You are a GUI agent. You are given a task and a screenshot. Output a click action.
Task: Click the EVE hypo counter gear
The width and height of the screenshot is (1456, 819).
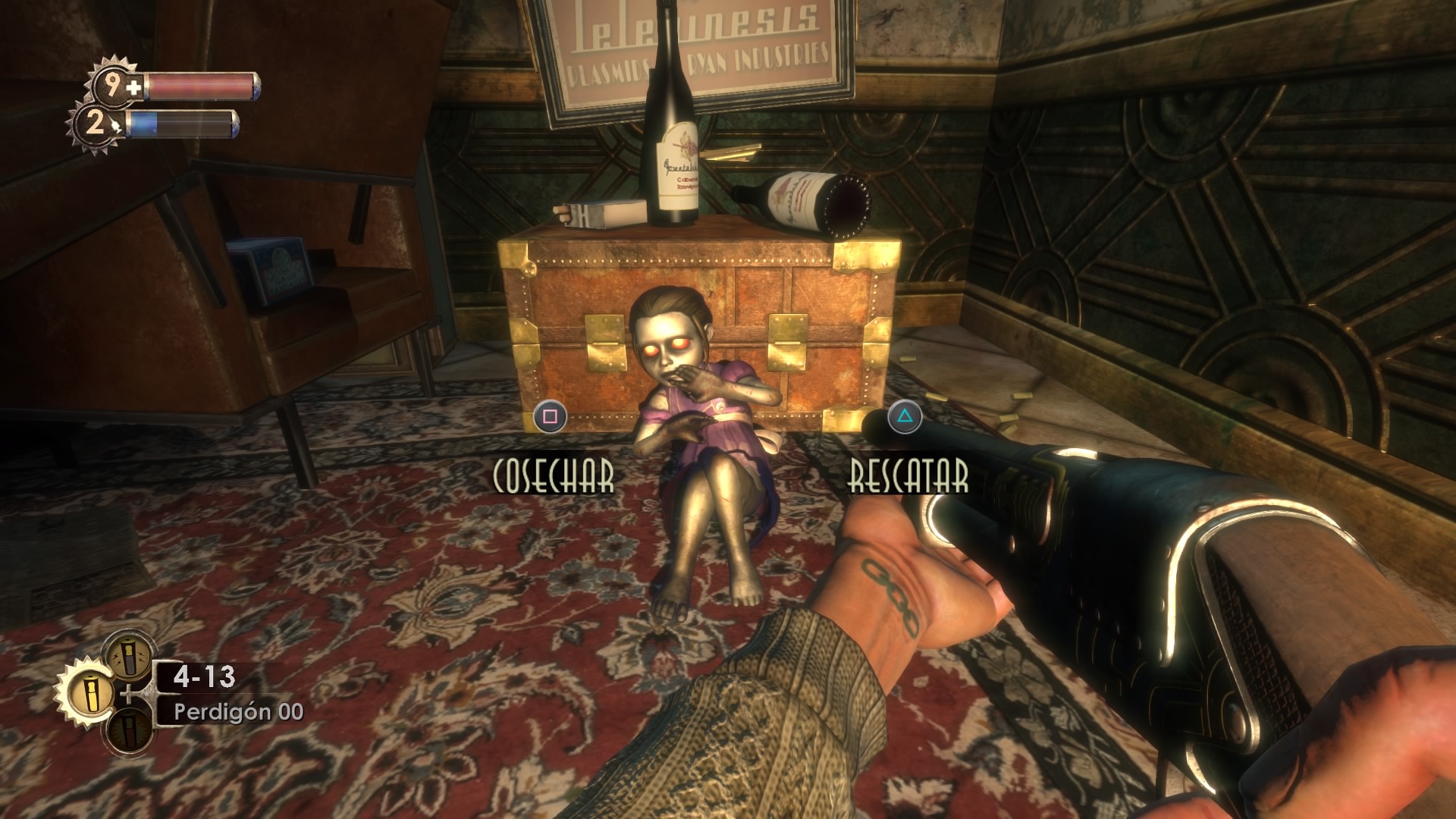[x=96, y=123]
